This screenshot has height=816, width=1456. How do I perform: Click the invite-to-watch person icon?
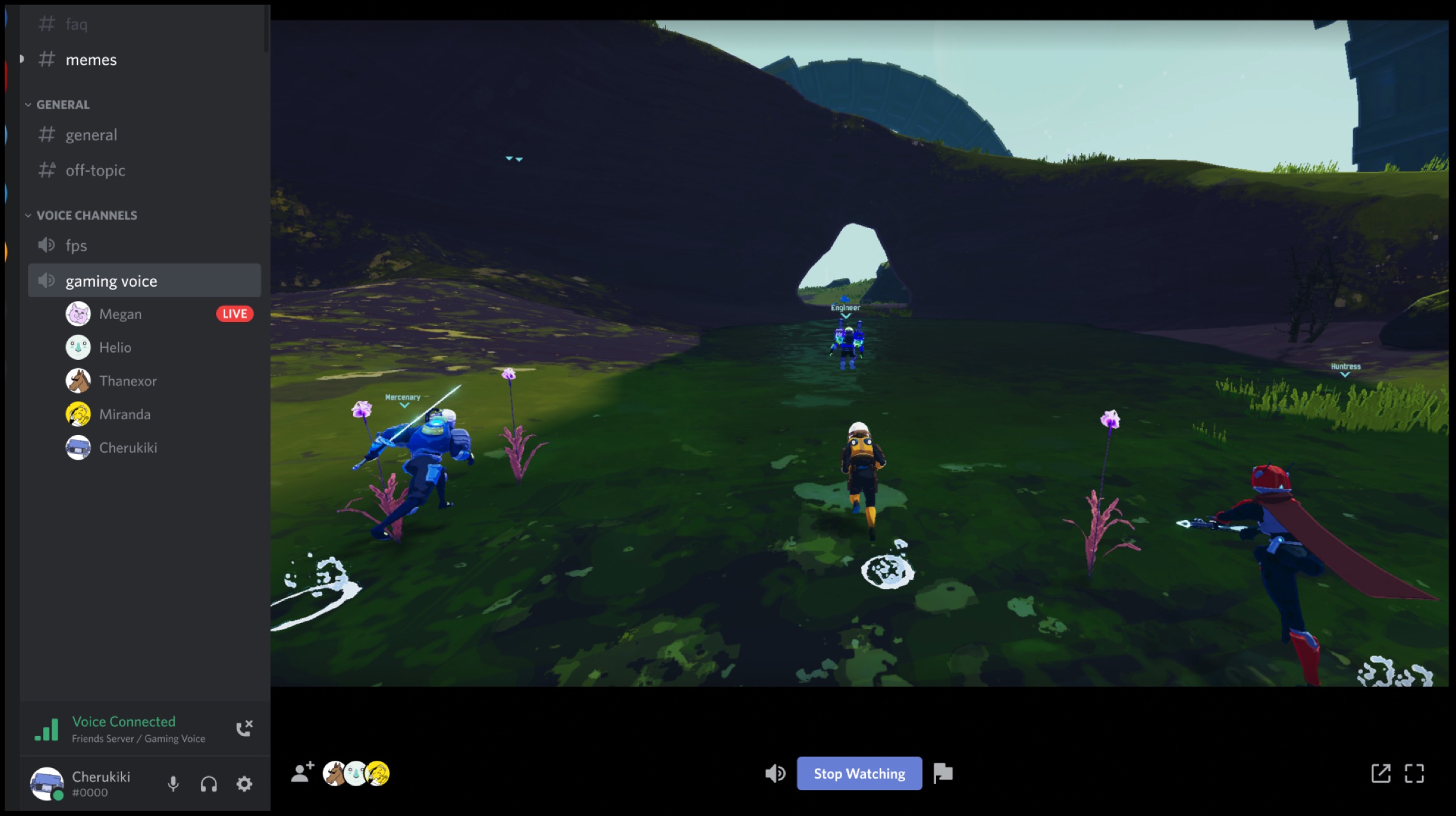(x=302, y=772)
